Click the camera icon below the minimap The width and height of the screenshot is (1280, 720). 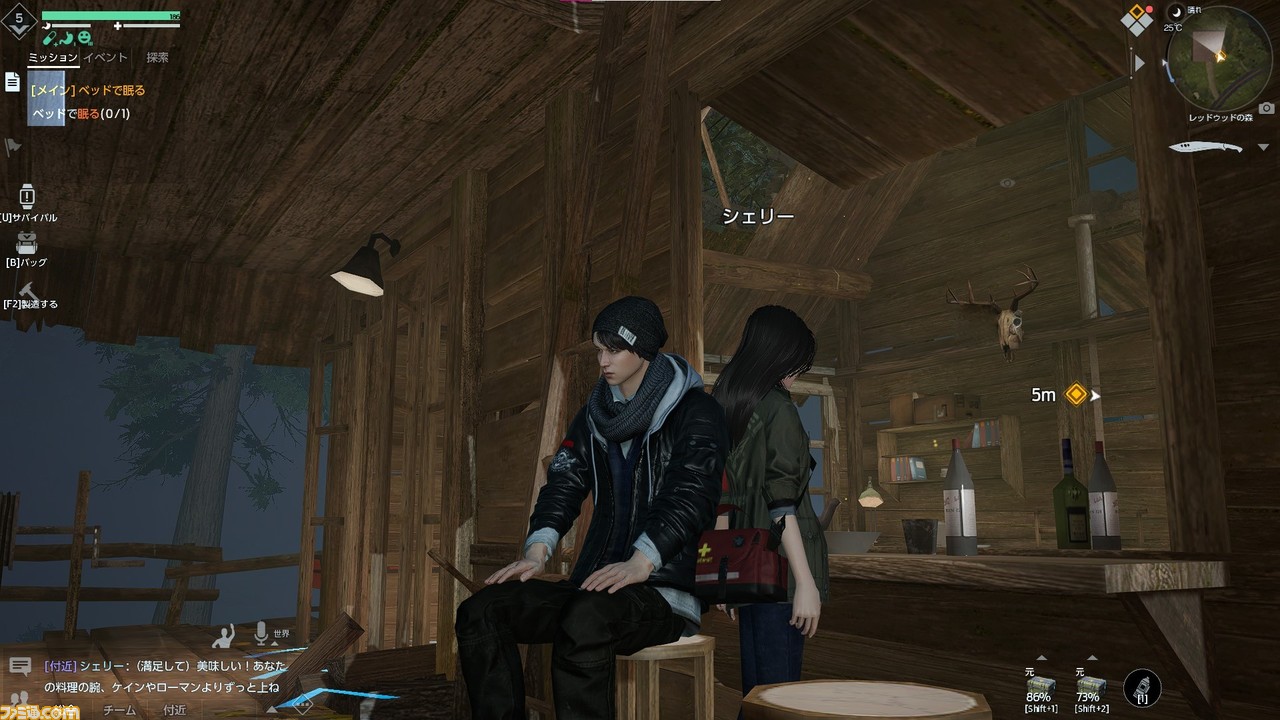tap(1266, 107)
